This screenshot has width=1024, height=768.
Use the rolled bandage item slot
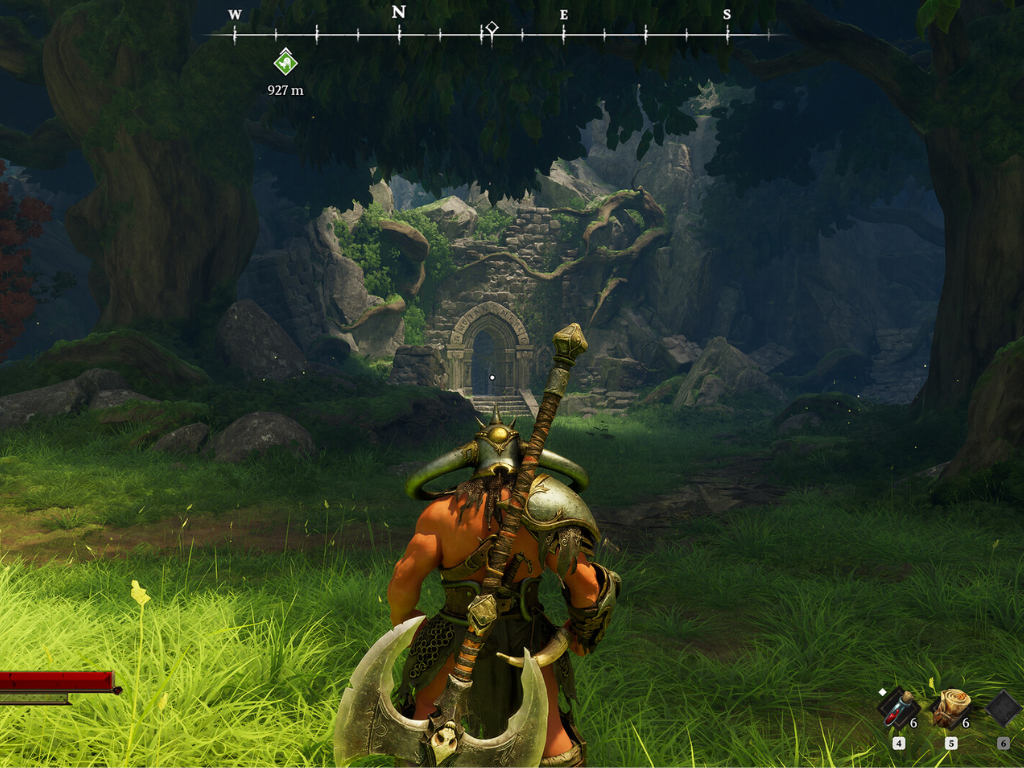[x=950, y=708]
